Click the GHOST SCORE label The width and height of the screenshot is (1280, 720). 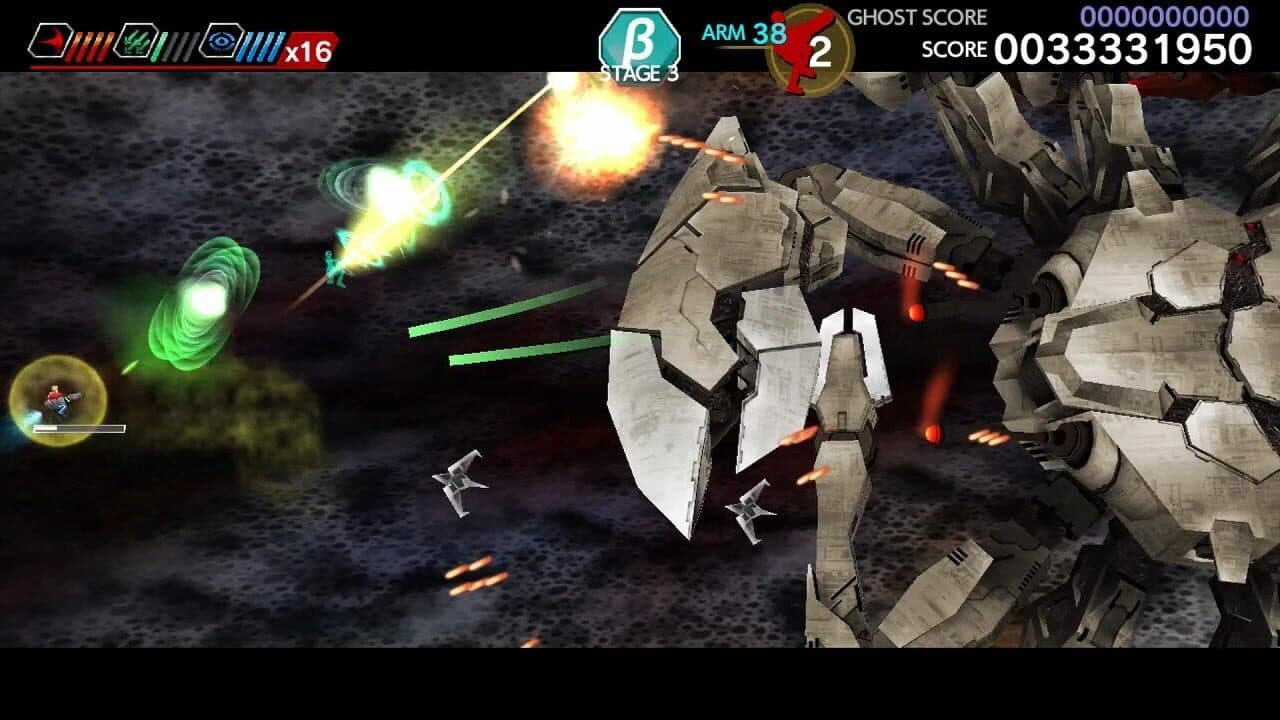pyautogui.click(x=916, y=15)
